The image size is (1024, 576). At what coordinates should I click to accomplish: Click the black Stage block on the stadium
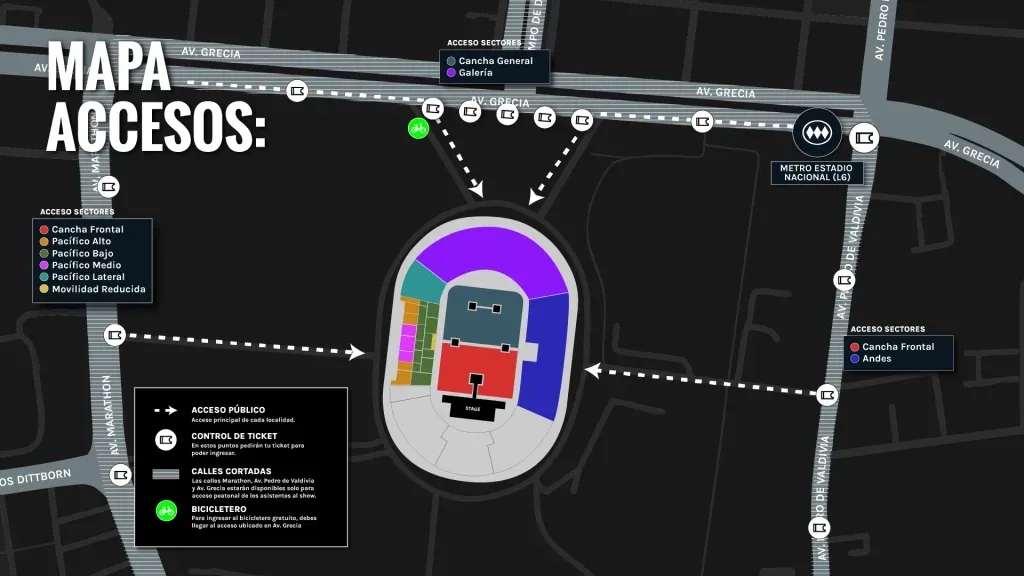[473, 407]
